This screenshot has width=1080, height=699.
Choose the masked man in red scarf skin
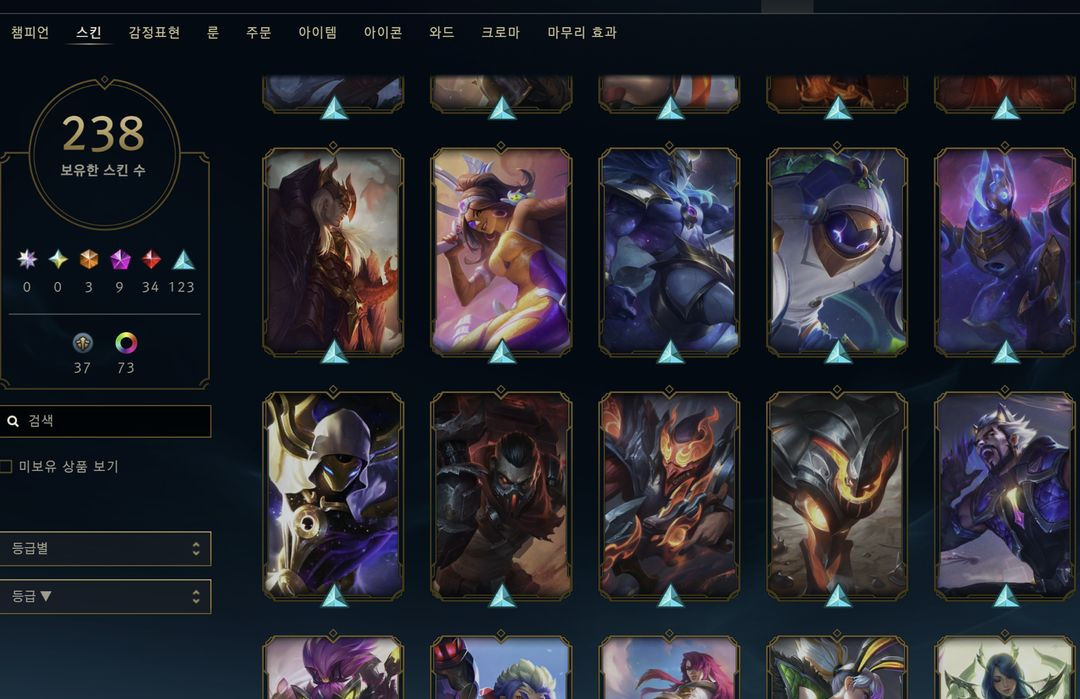(x=501, y=492)
